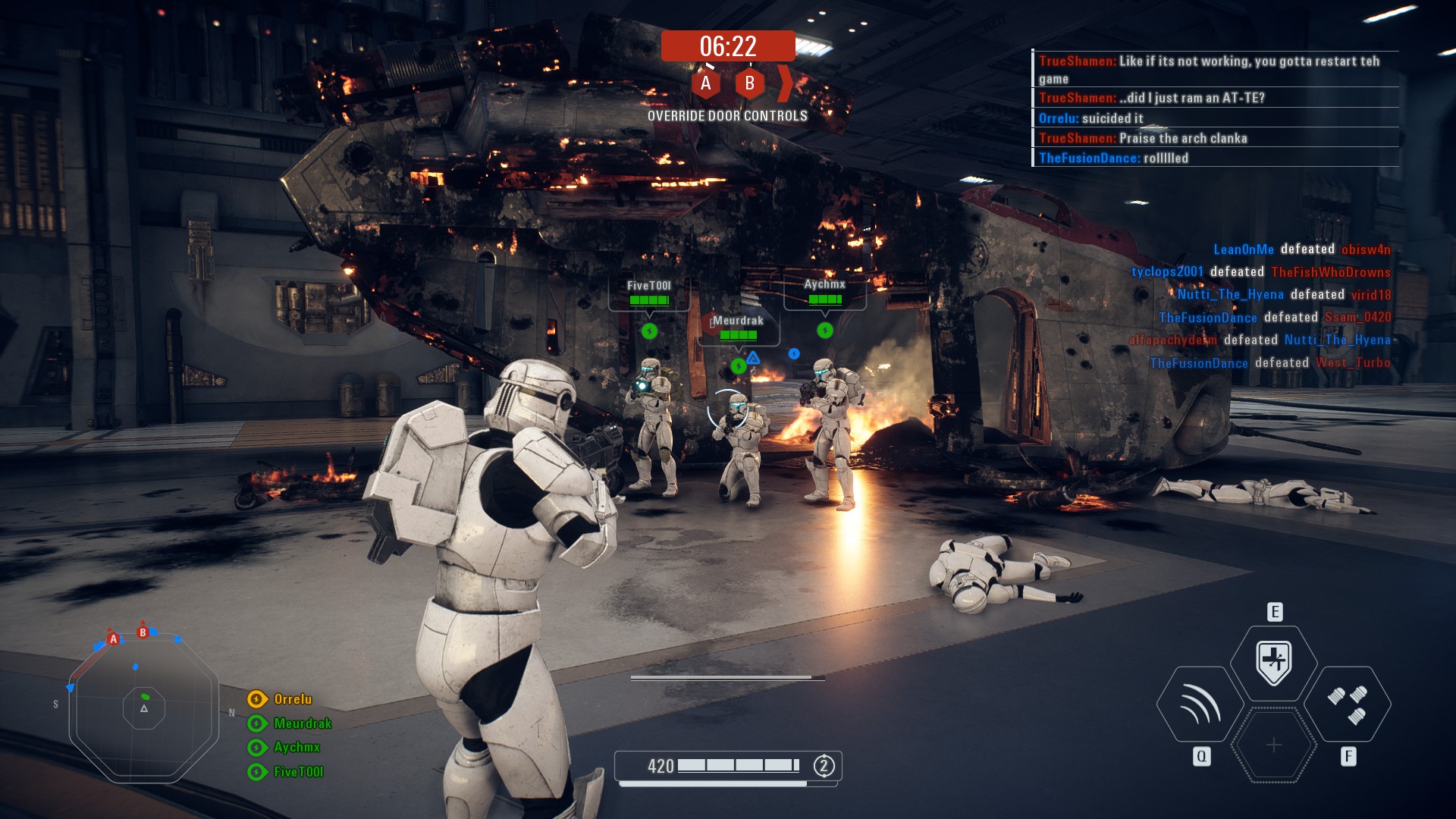The height and width of the screenshot is (819, 1456).
Task: Activate the shield-with-cross ability hexagon
Action: coord(1274,662)
